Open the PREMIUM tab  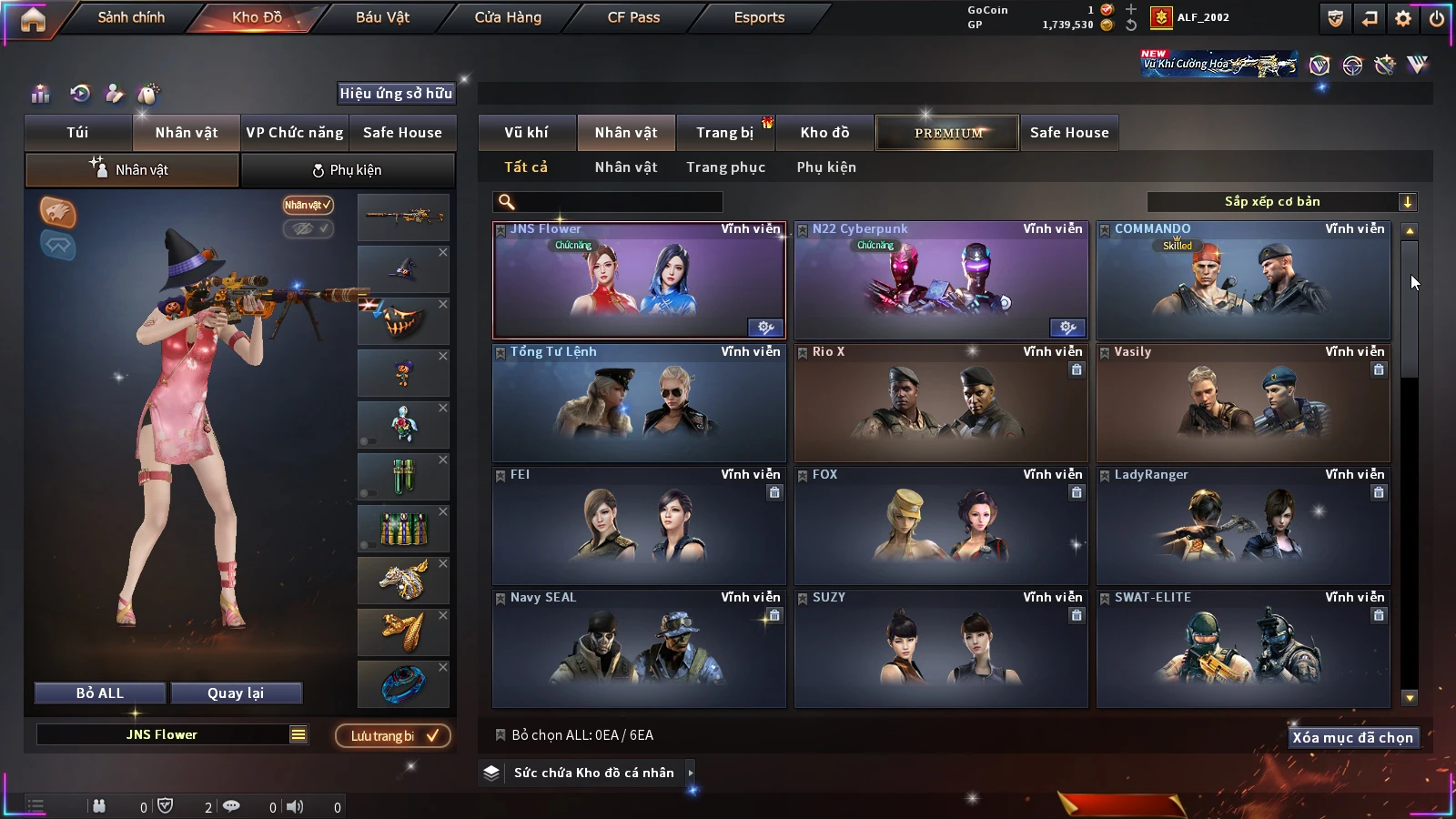[948, 133]
